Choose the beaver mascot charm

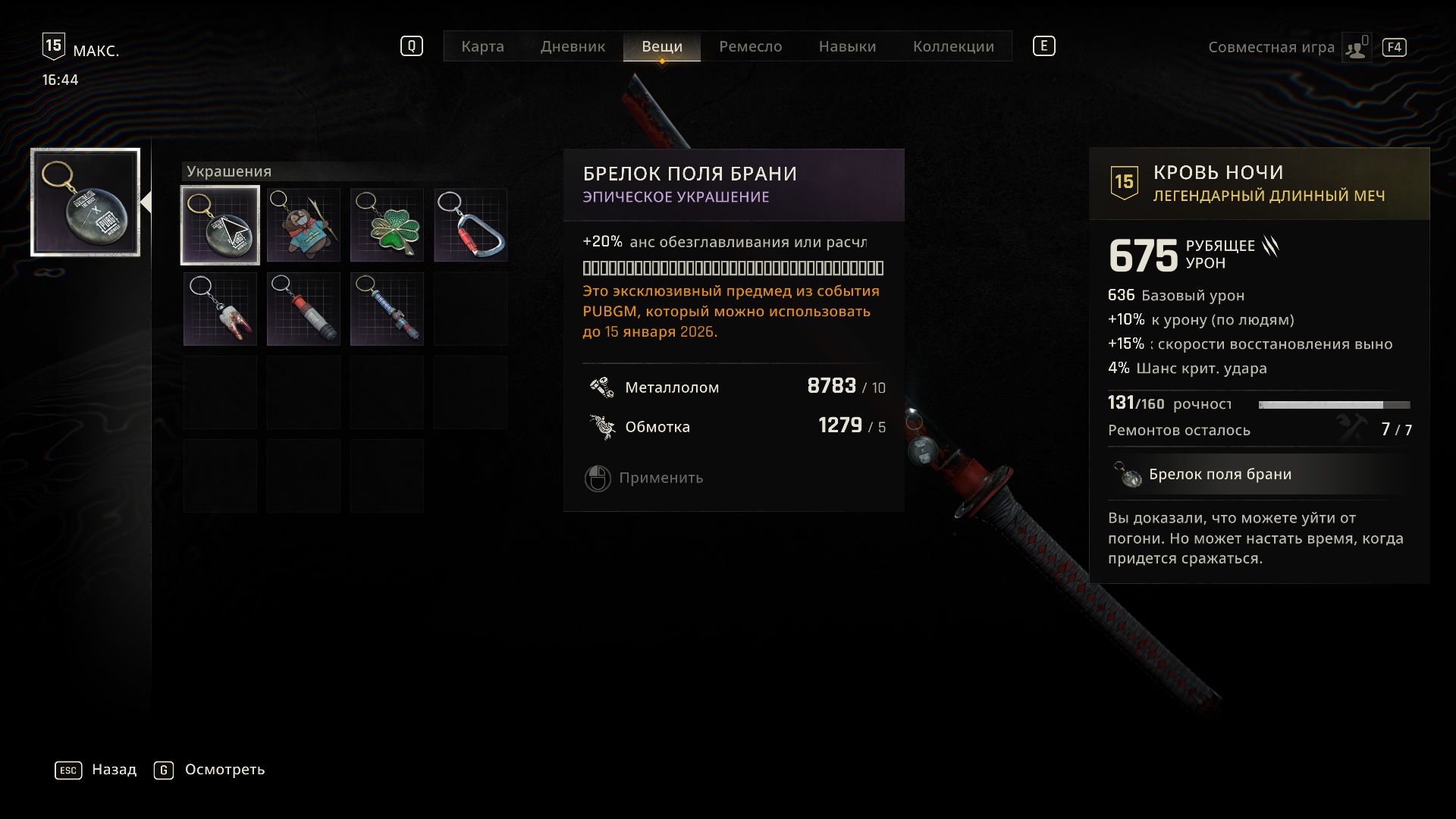303,225
